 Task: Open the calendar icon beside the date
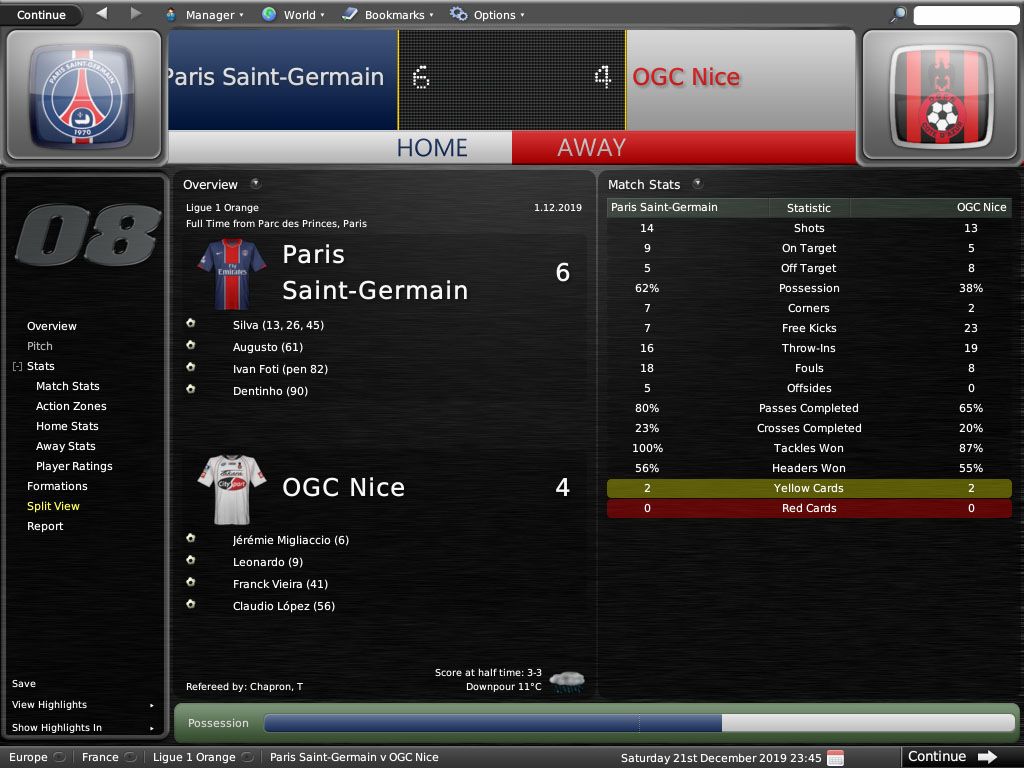(835, 757)
